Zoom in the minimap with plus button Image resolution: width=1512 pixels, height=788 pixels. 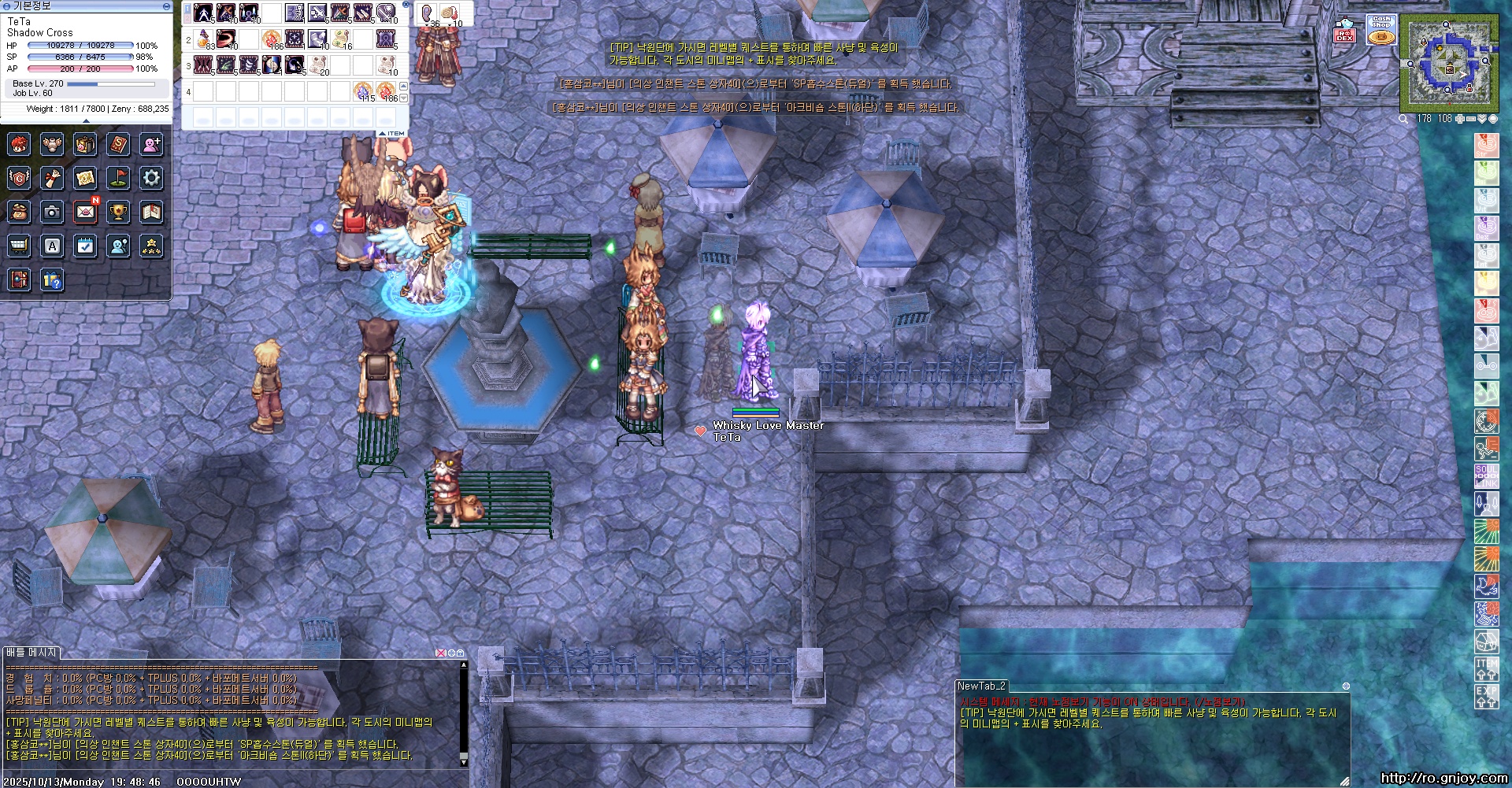1459,119
